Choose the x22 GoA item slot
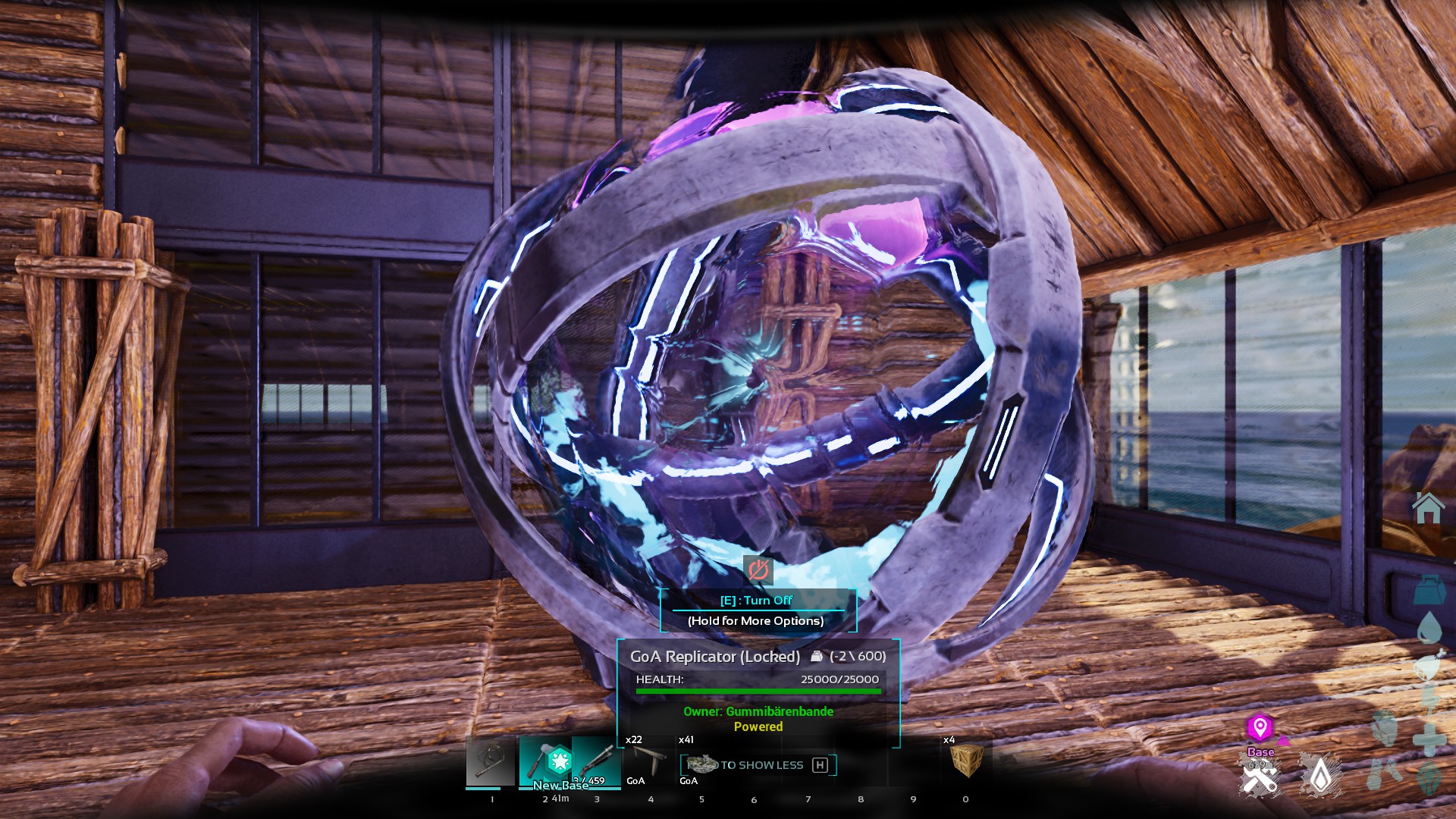Screen dimensions: 1456x819 pos(649,761)
